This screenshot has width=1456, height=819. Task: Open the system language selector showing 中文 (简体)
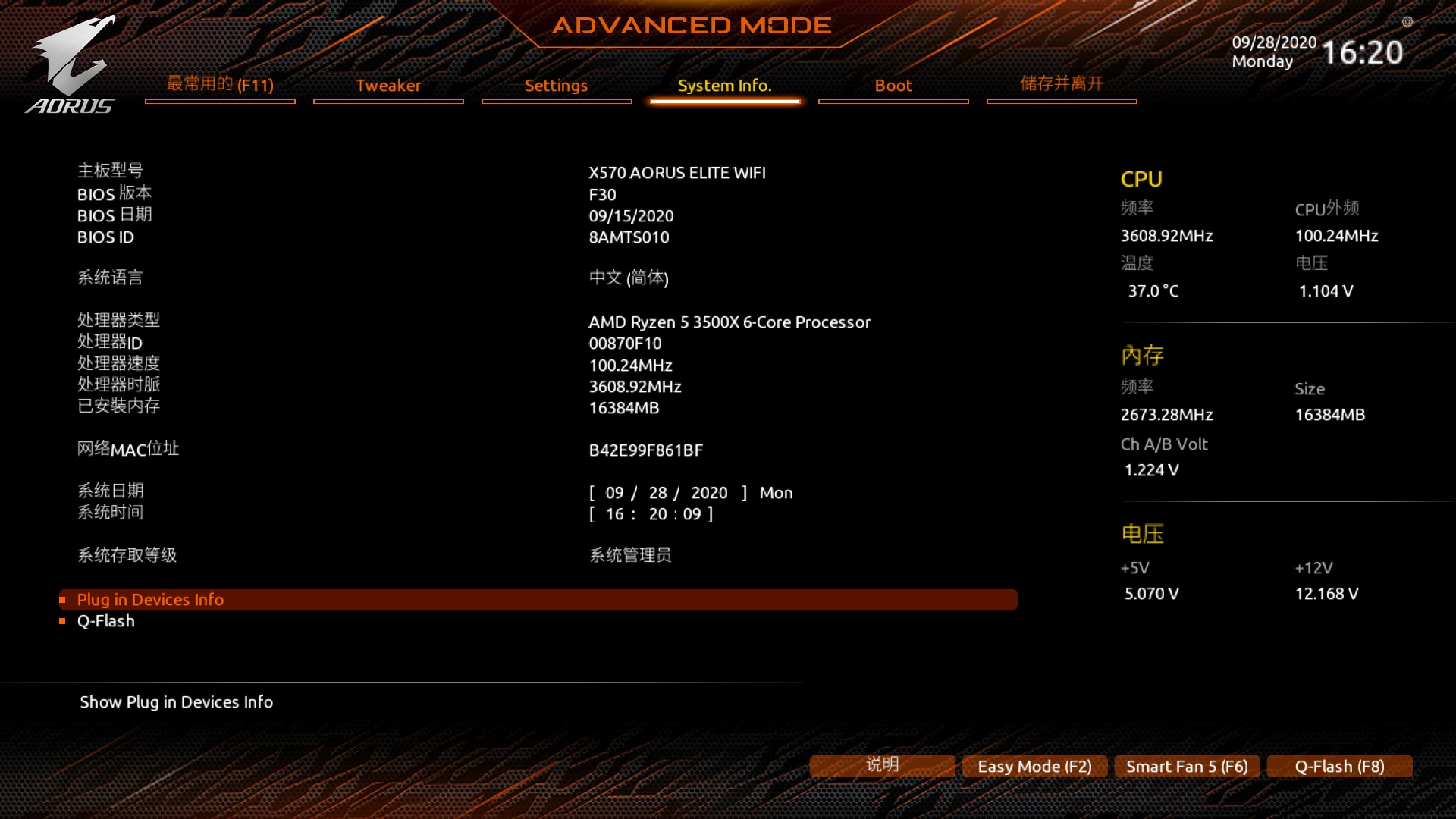(x=629, y=278)
